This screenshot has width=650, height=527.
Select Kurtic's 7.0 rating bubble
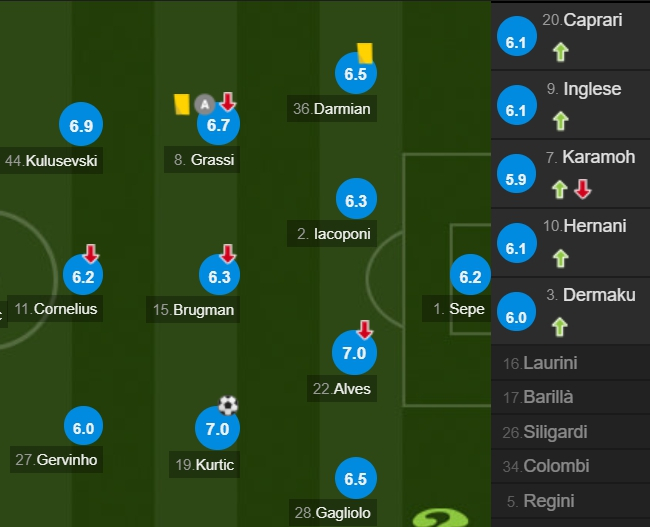(217, 430)
